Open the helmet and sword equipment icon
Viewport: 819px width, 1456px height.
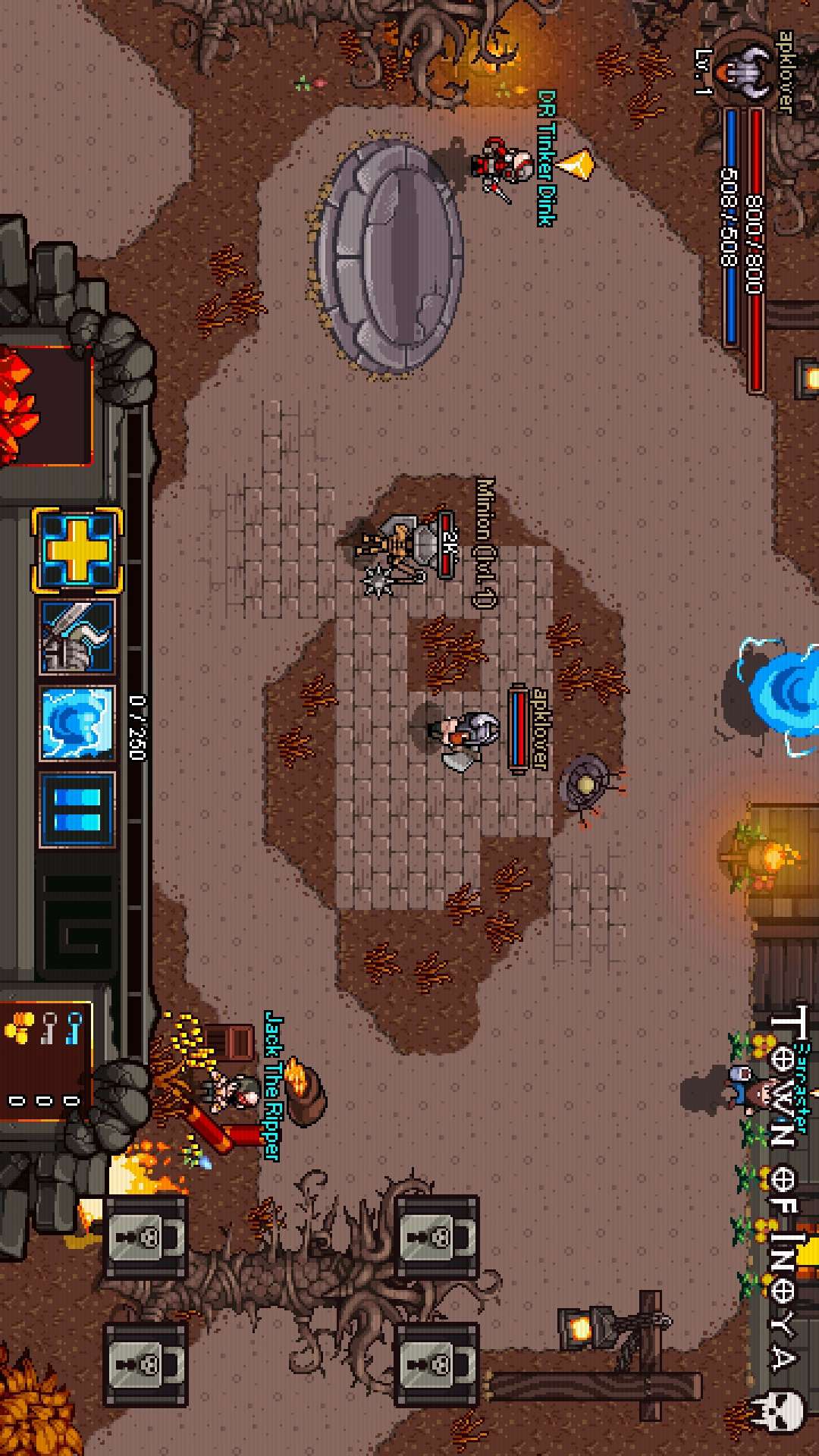point(77,637)
